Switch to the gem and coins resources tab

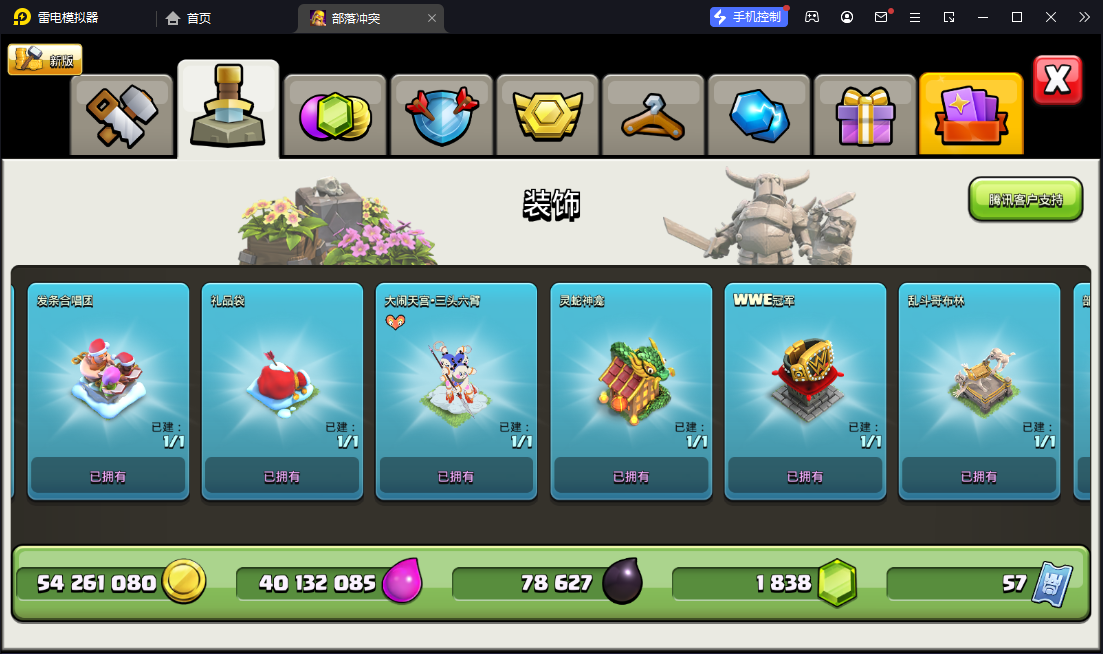[x=335, y=115]
